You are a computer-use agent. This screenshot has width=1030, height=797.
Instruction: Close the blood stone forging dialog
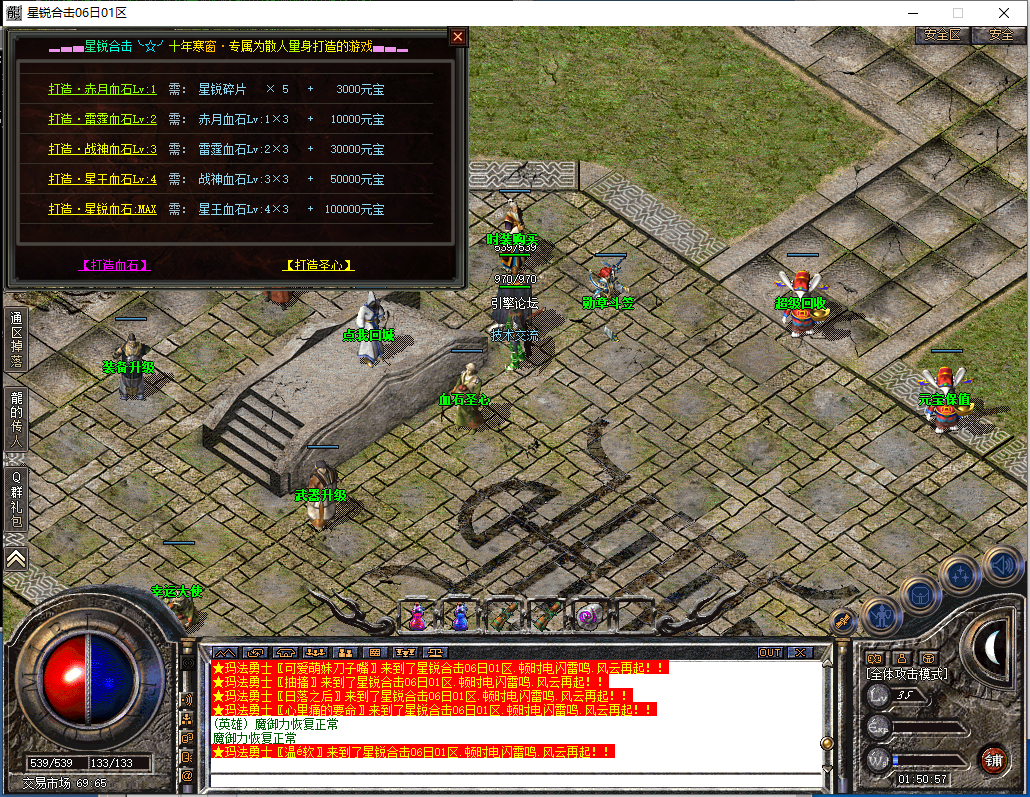[x=457, y=37]
